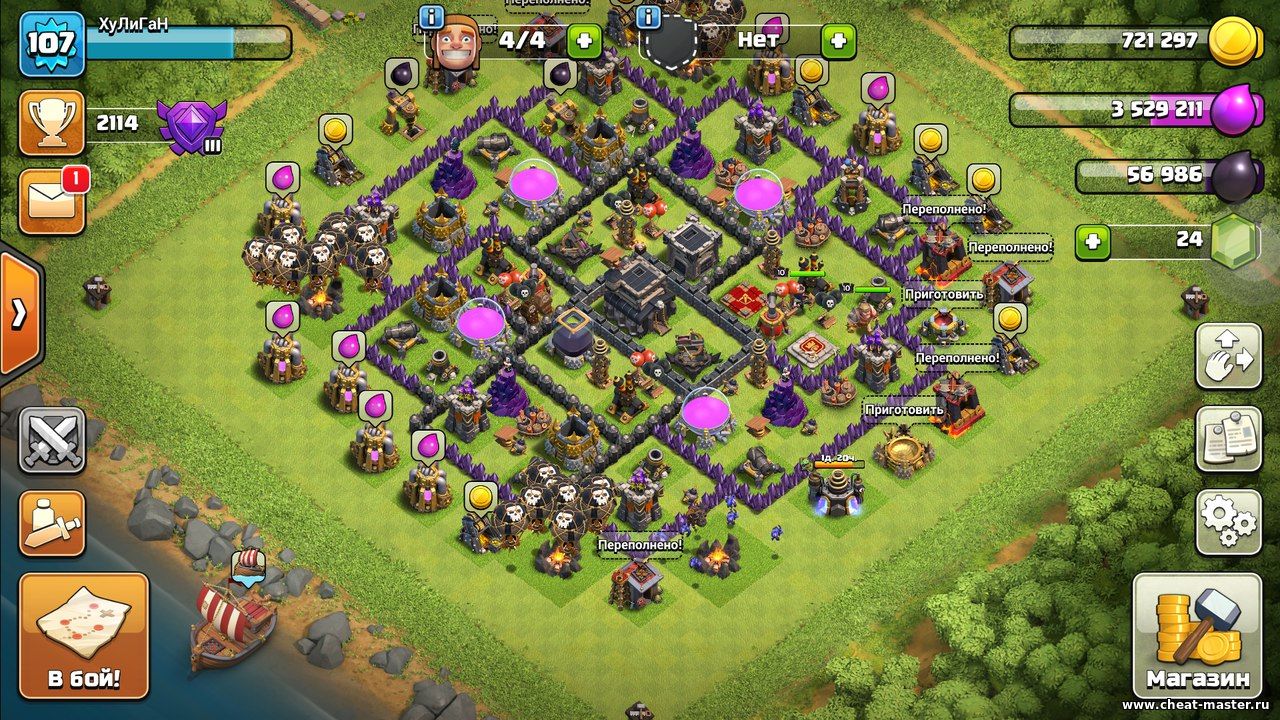The image size is (1280, 720).
Task: Buy gems with the green plus
Action: (1093, 242)
